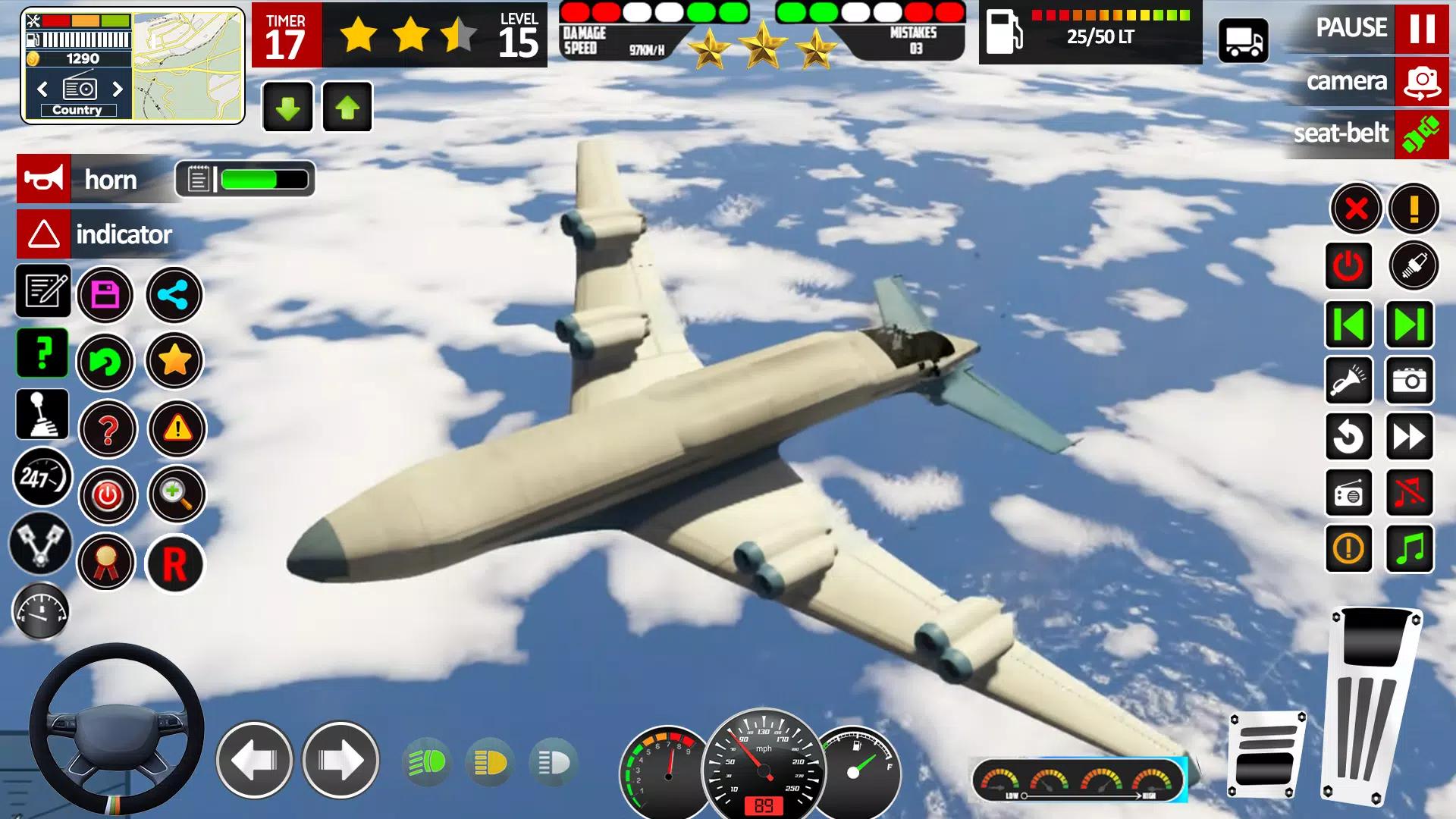
Task: Open the engine pistons icon
Action: pos(43,544)
